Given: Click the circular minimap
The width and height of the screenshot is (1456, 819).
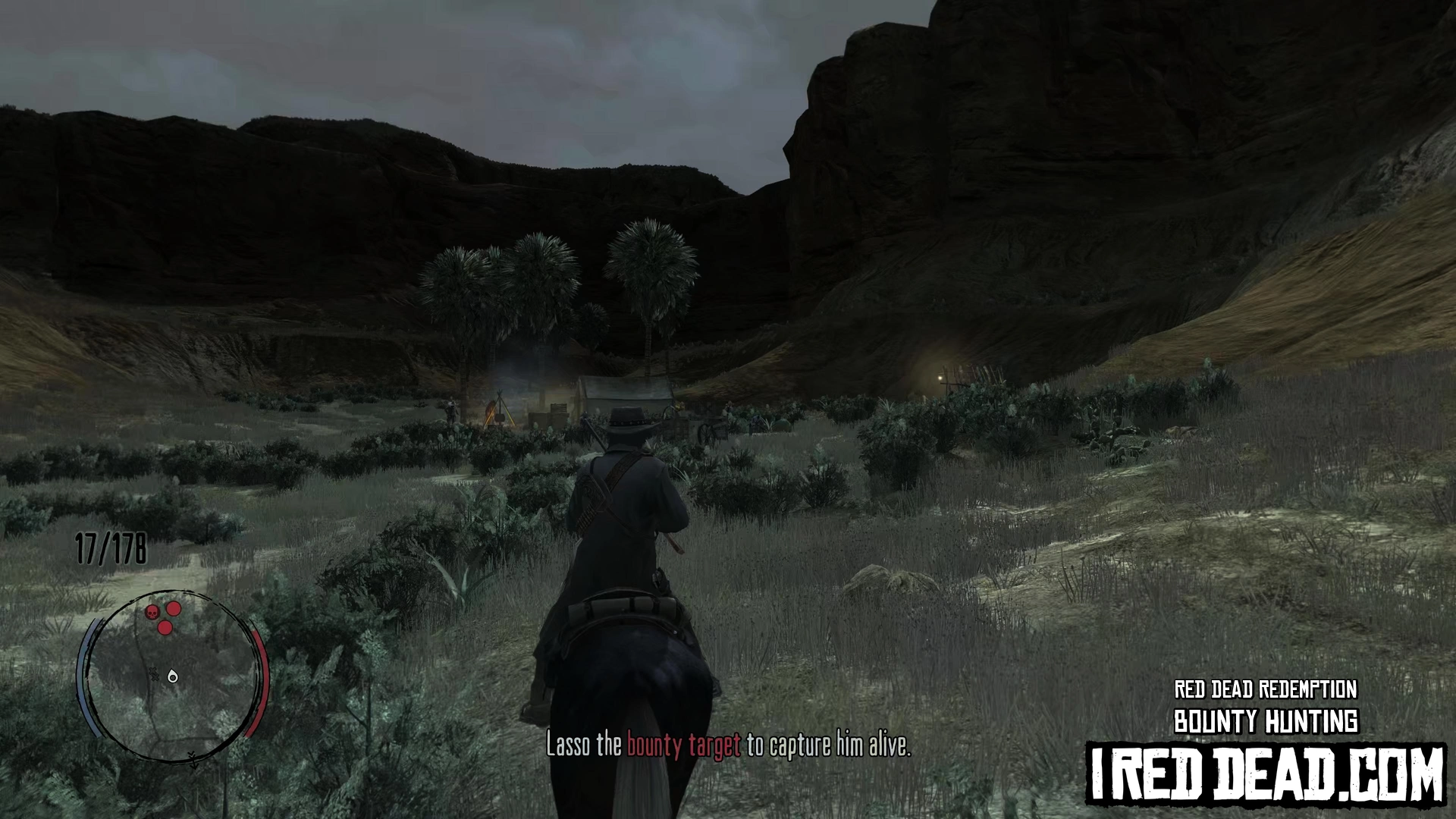Looking at the screenshot, I should coord(174,675).
